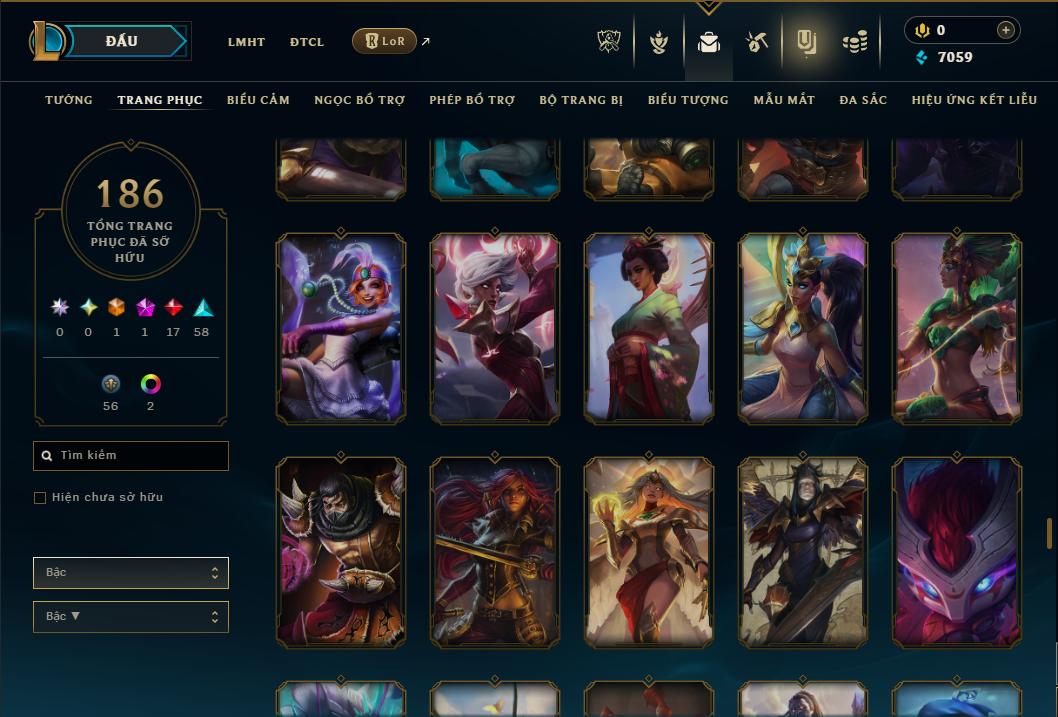Add RP with the plus button
Screen dimensions: 1058x717
tap(1006, 30)
